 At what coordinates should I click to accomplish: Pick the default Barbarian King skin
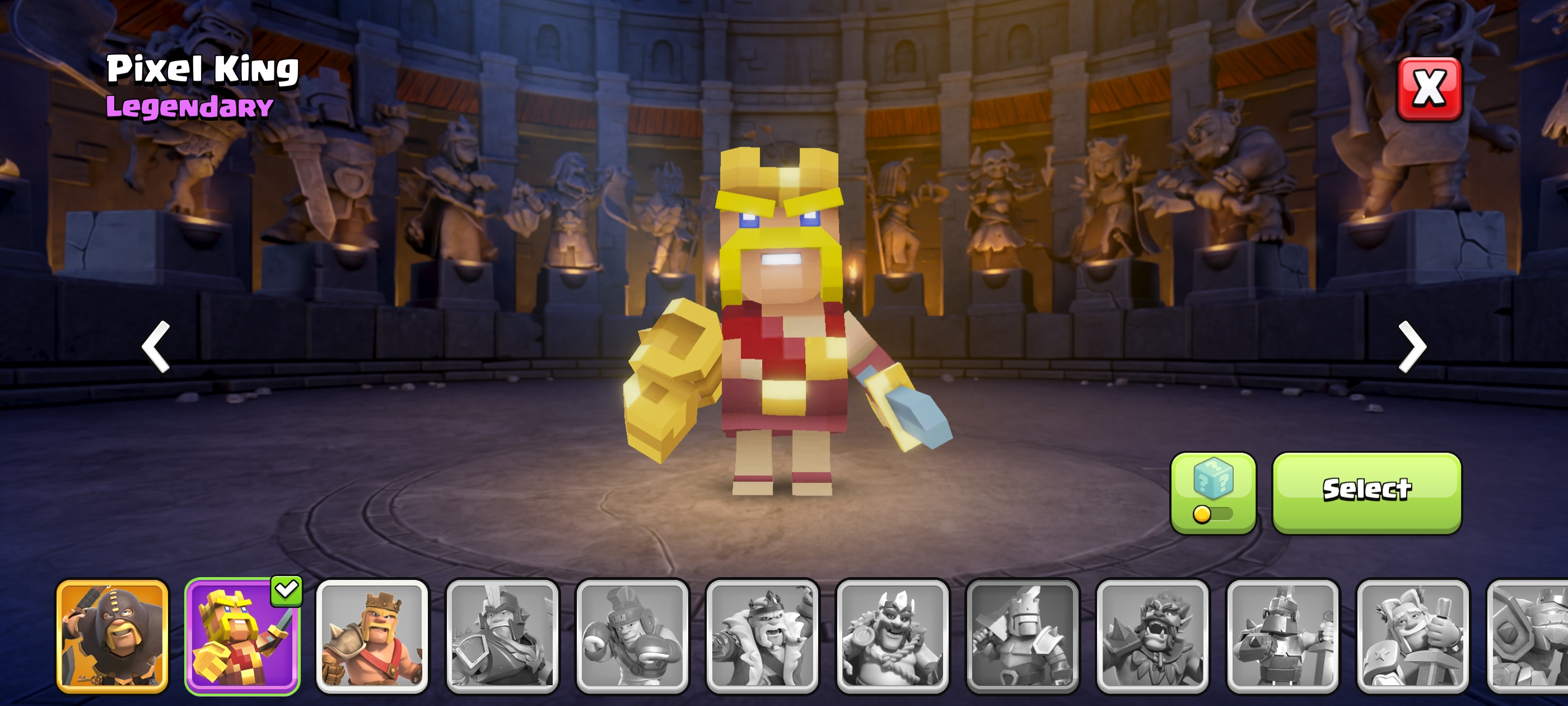point(372,635)
